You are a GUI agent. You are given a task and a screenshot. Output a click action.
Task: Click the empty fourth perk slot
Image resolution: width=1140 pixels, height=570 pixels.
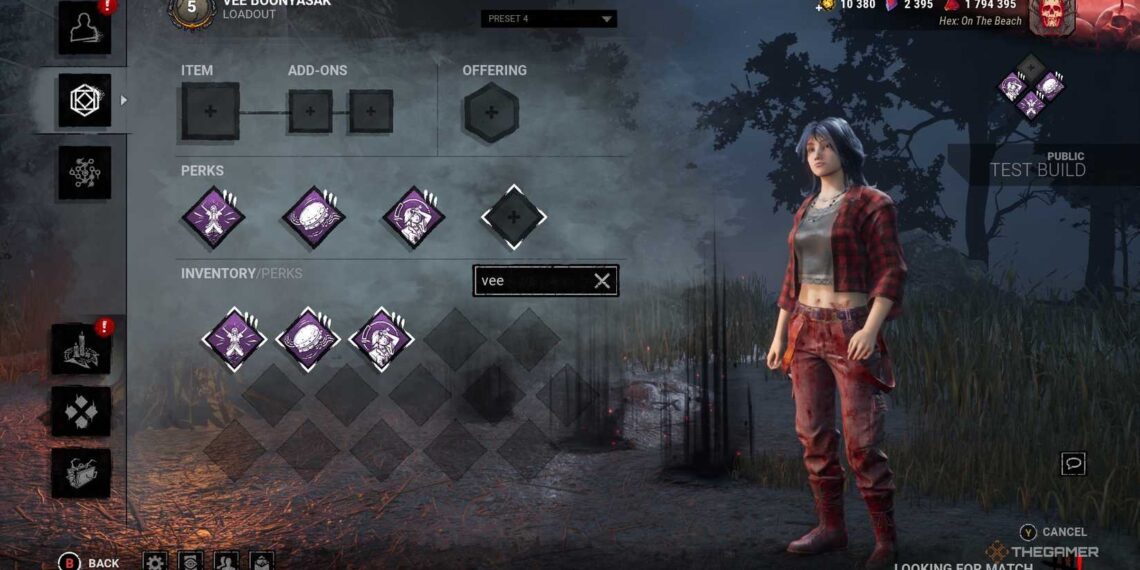(513, 216)
